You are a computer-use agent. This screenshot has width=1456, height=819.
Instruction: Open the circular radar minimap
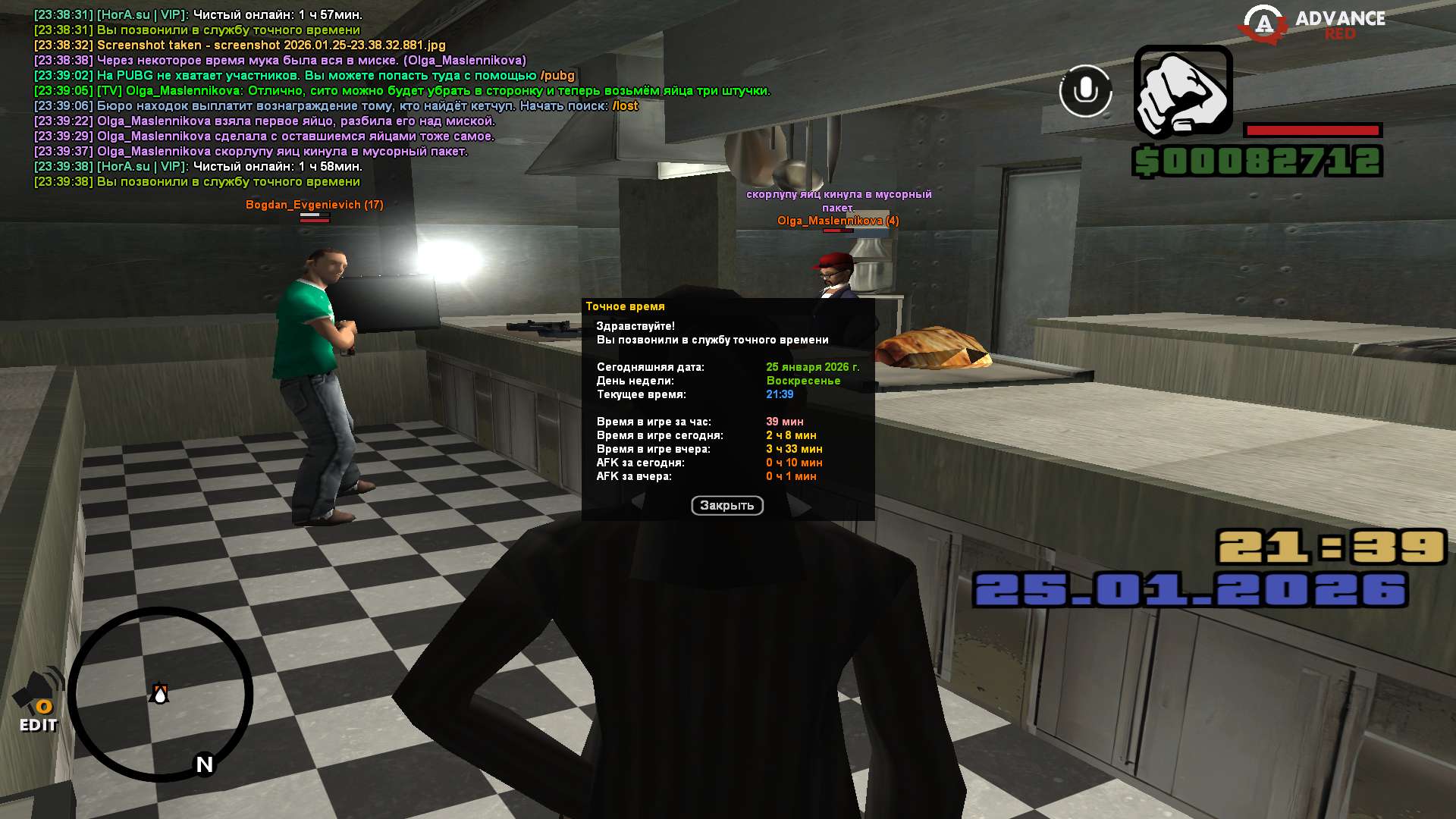coord(161,694)
